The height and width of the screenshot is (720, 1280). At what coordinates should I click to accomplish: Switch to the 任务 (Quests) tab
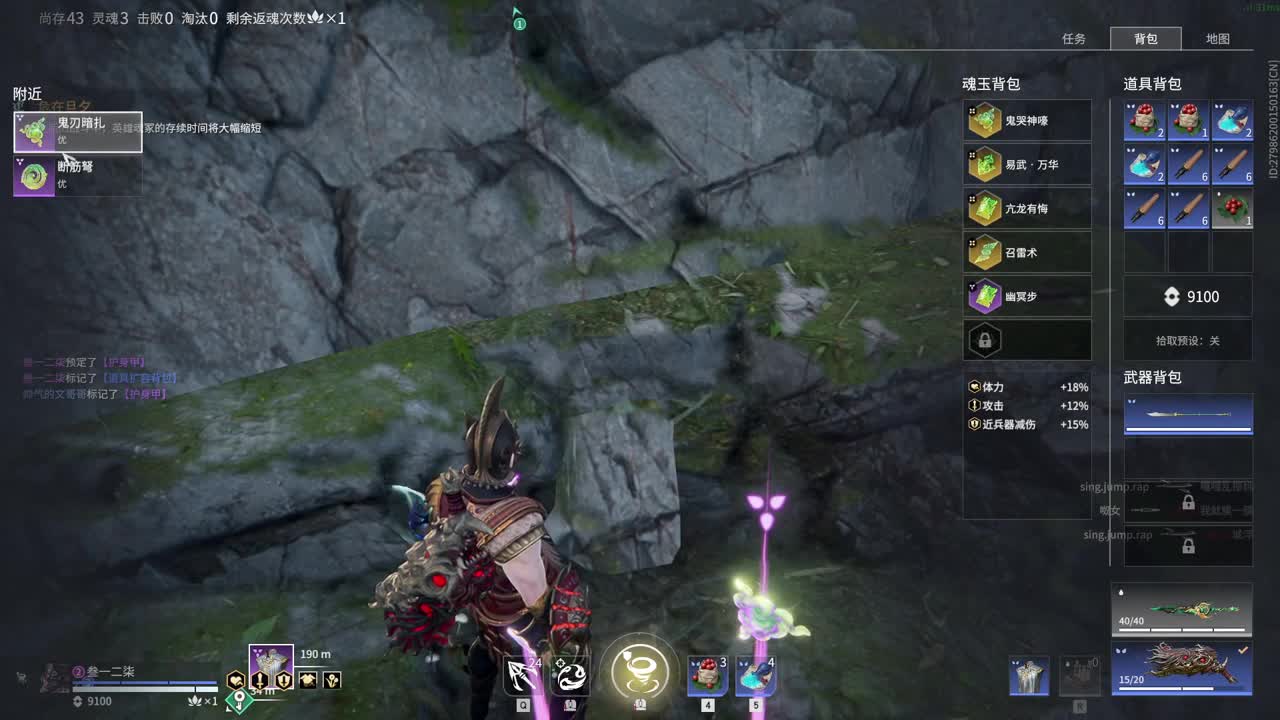coord(1074,39)
